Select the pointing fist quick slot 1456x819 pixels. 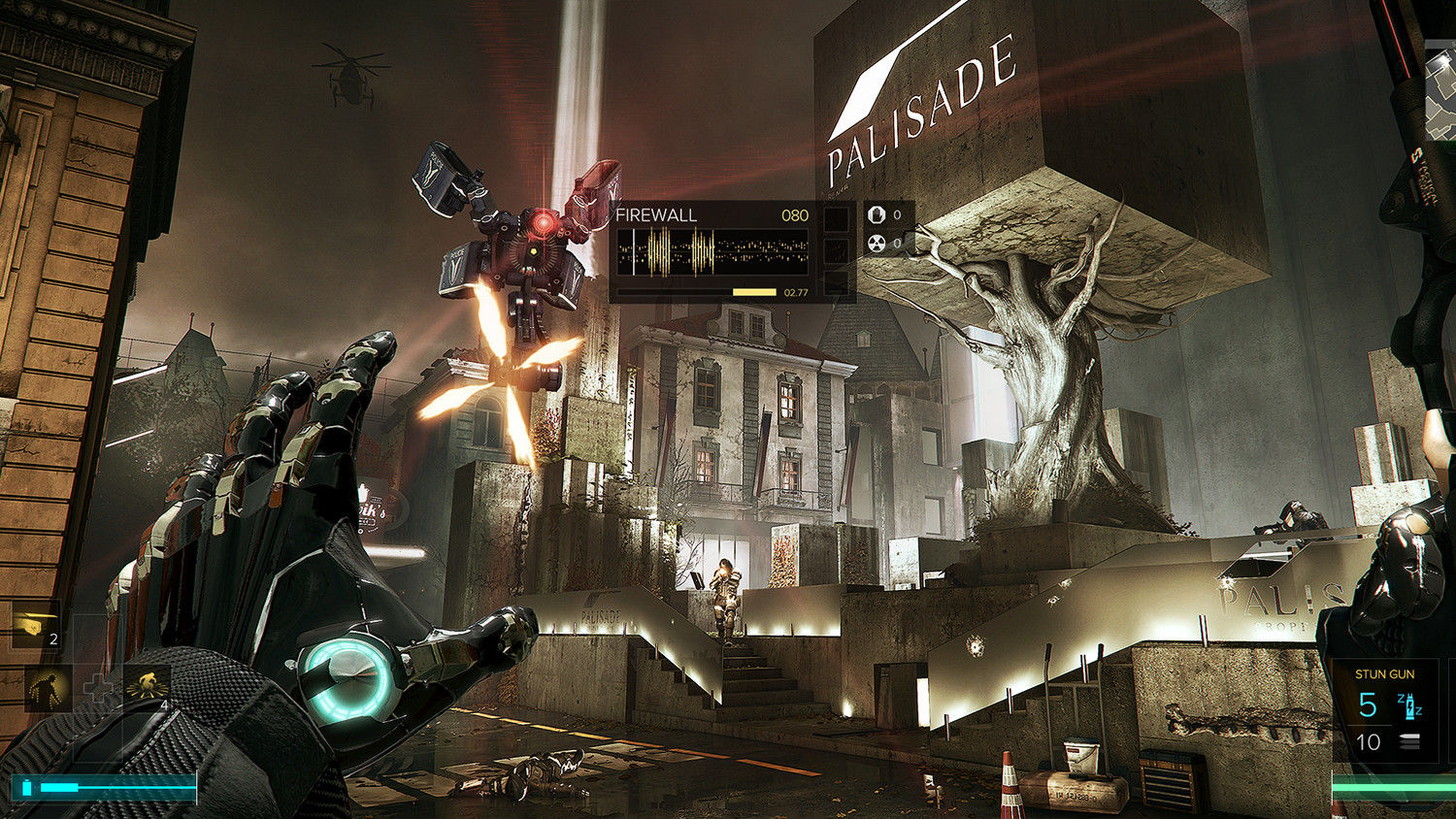pyautogui.click(x=36, y=626)
